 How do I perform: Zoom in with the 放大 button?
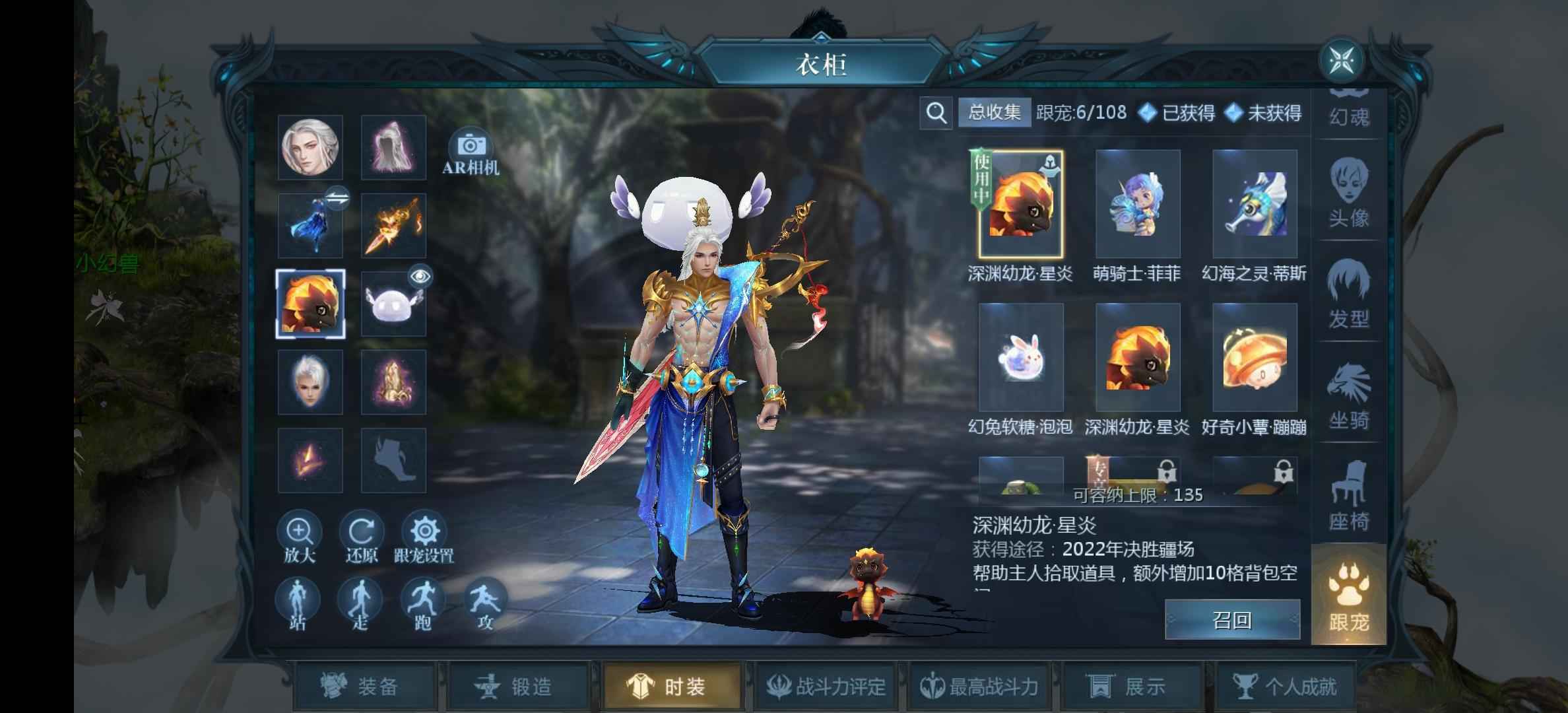tap(300, 537)
